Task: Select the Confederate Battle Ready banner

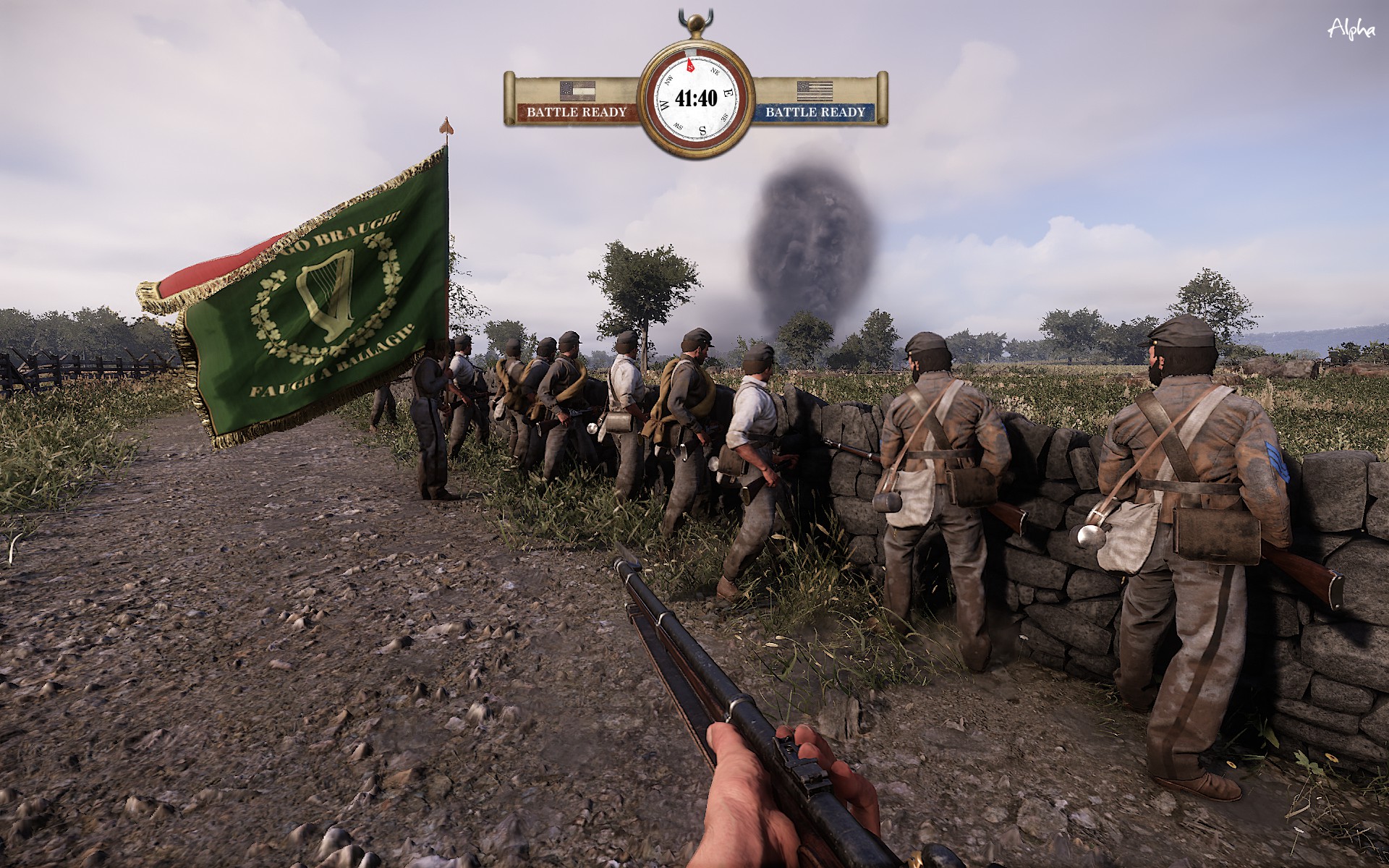Action: click(x=576, y=112)
